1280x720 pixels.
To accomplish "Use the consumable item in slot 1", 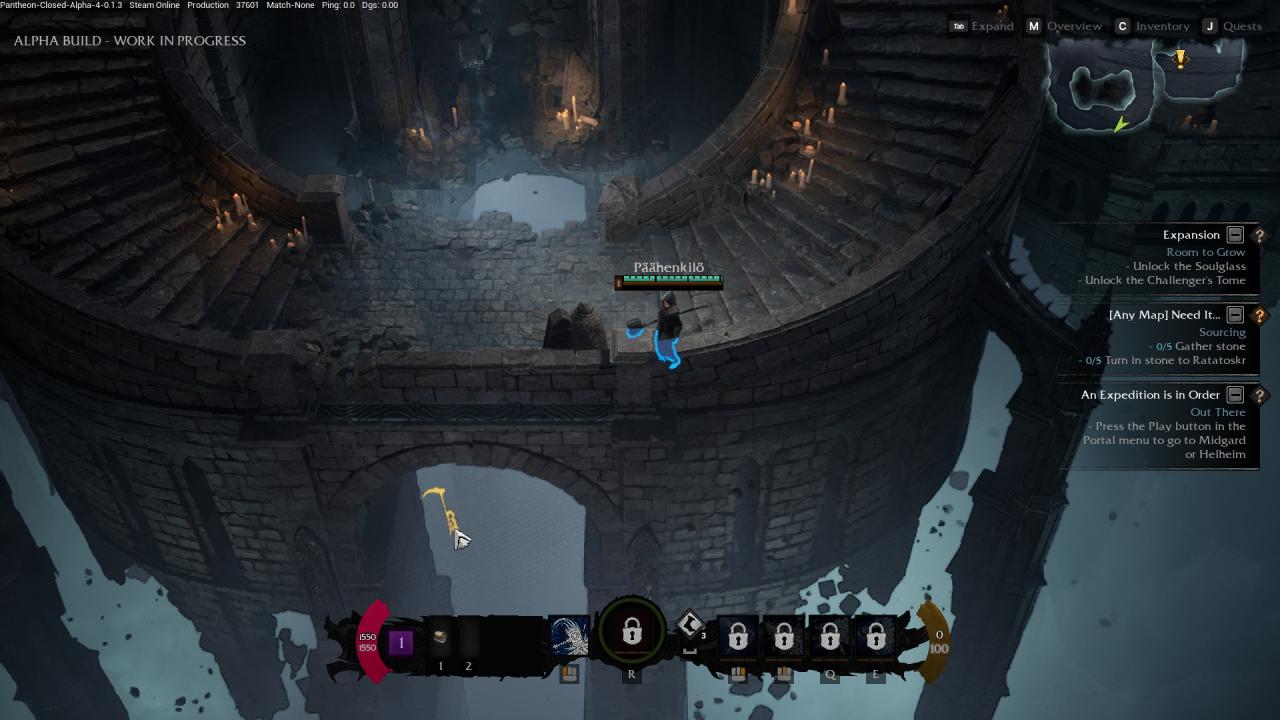I will tap(440, 638).
